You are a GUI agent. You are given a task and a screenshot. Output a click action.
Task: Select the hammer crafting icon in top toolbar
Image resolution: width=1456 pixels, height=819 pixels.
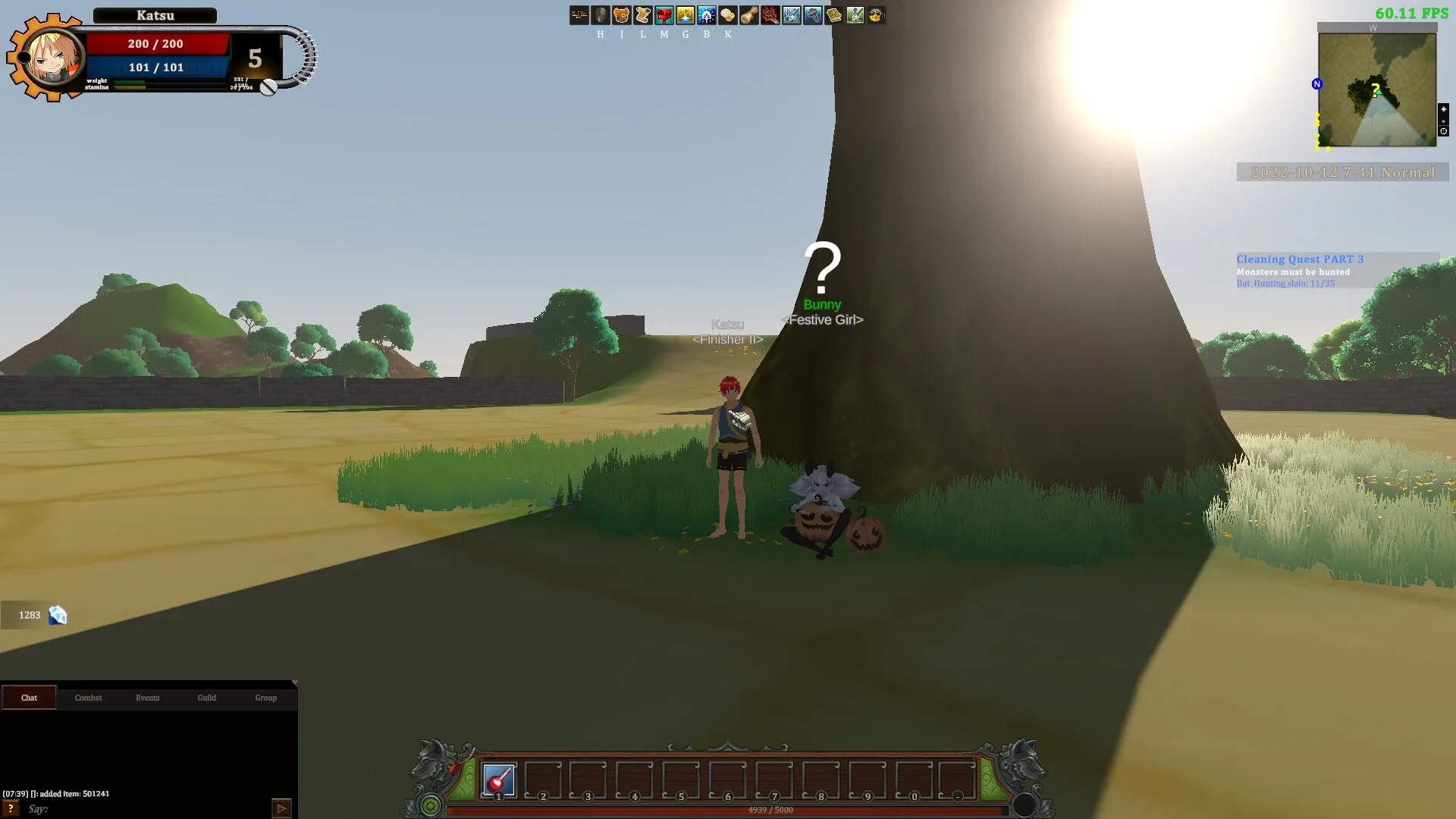811,15
